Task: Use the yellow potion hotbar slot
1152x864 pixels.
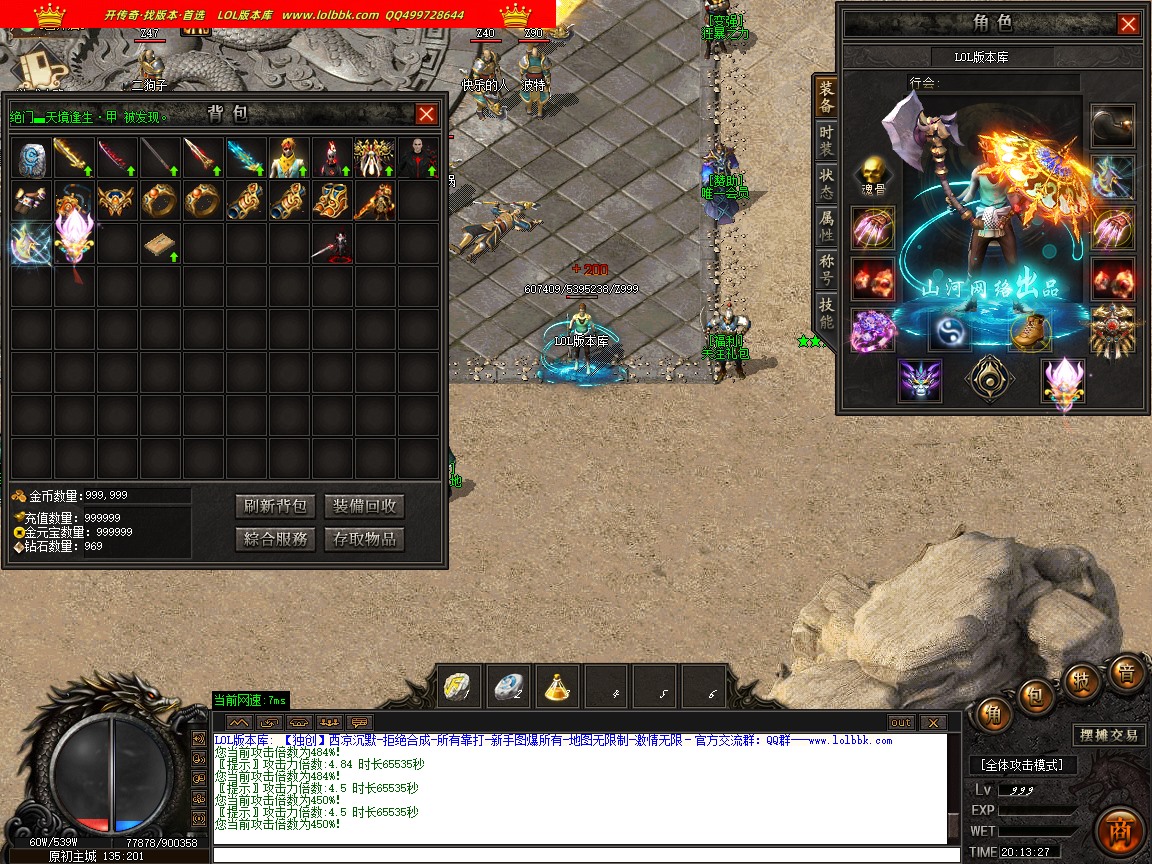Action: coord(557,687)
